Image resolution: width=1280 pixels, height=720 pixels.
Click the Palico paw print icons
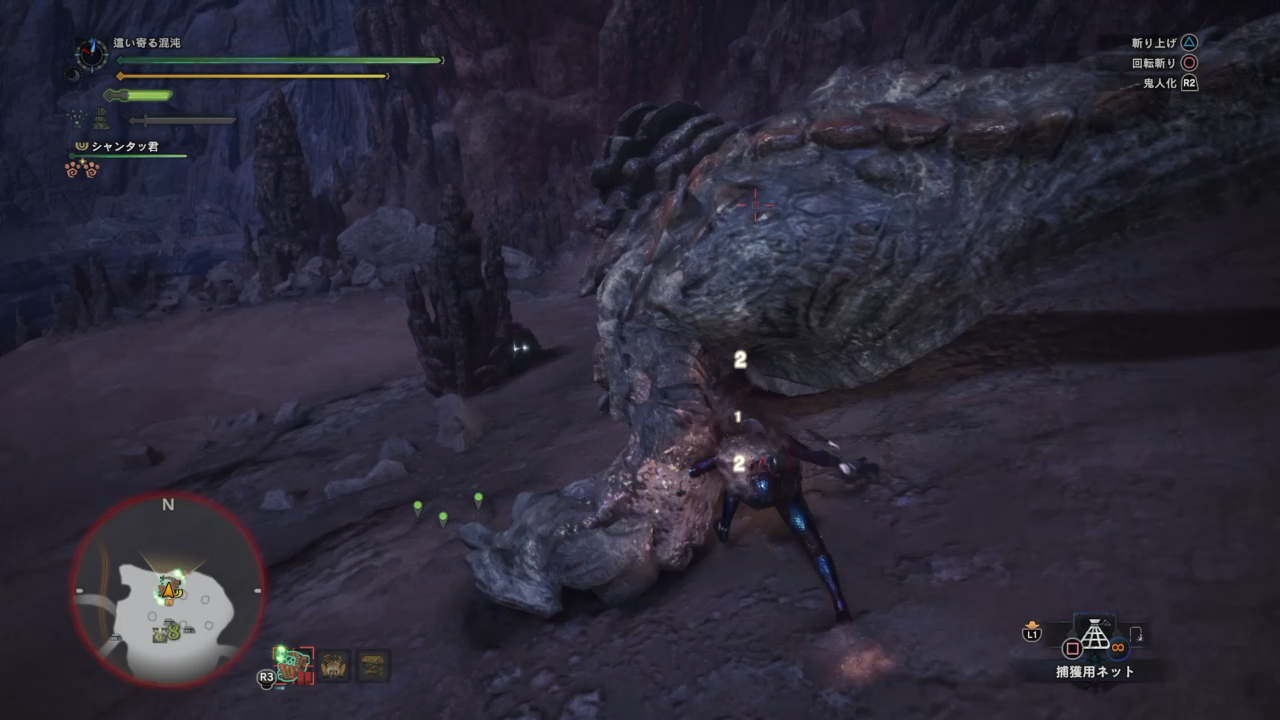[x=82, y=170]
